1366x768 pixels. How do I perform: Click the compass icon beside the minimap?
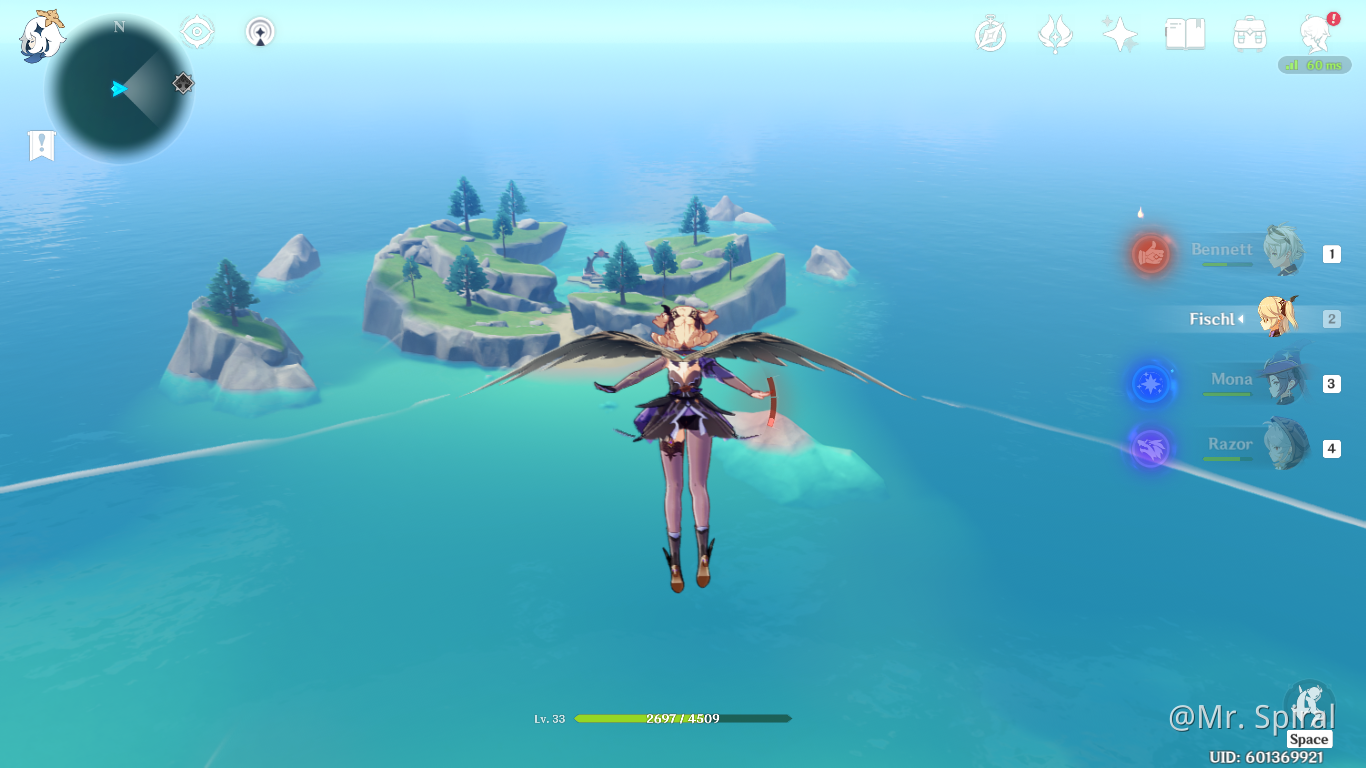click(196, 31)
